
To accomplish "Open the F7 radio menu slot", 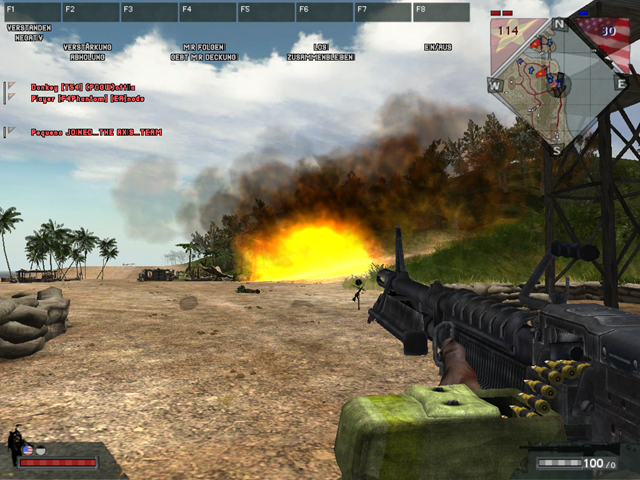I will point(381,12).
